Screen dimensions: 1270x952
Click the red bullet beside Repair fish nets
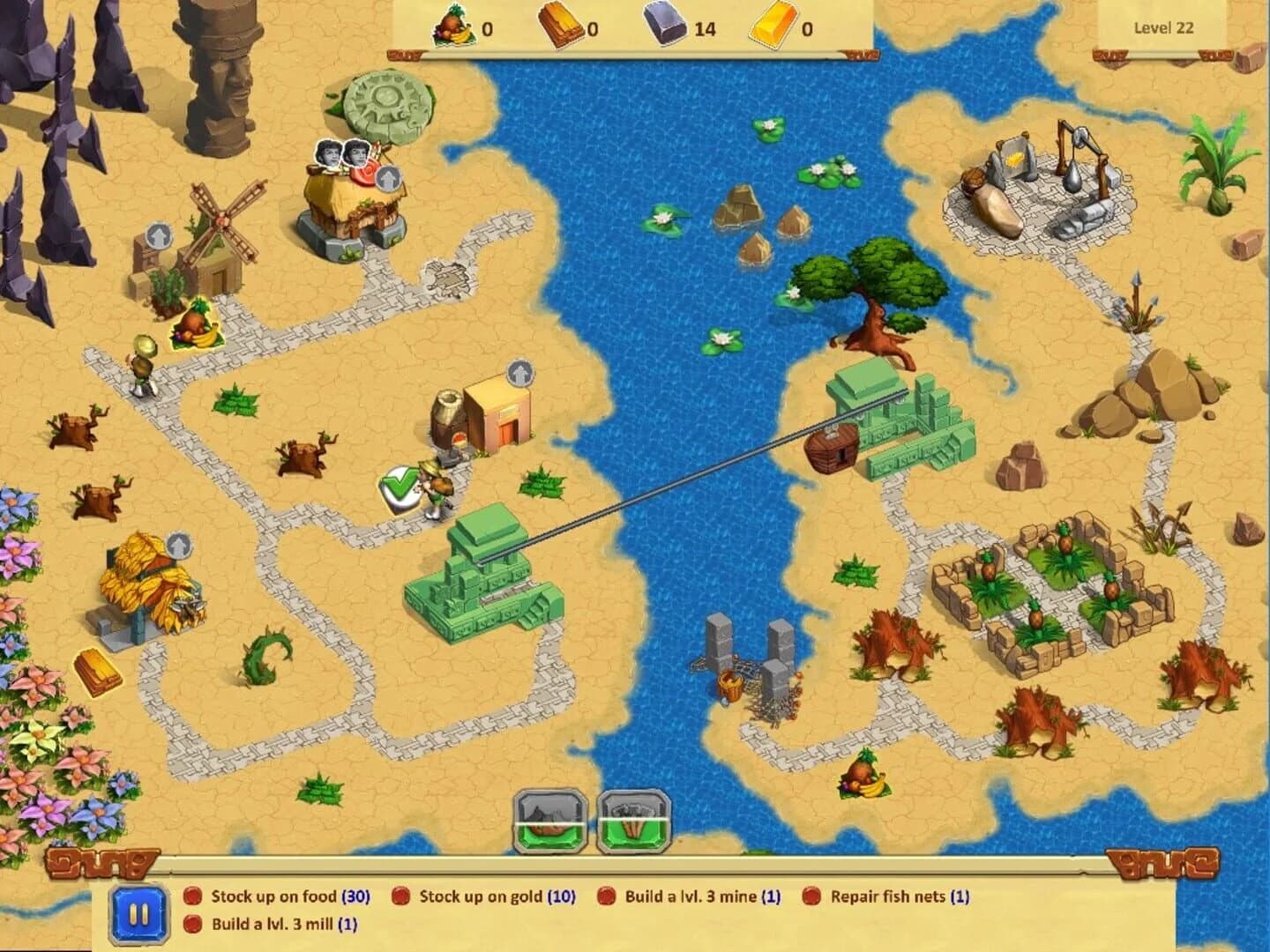813,895
